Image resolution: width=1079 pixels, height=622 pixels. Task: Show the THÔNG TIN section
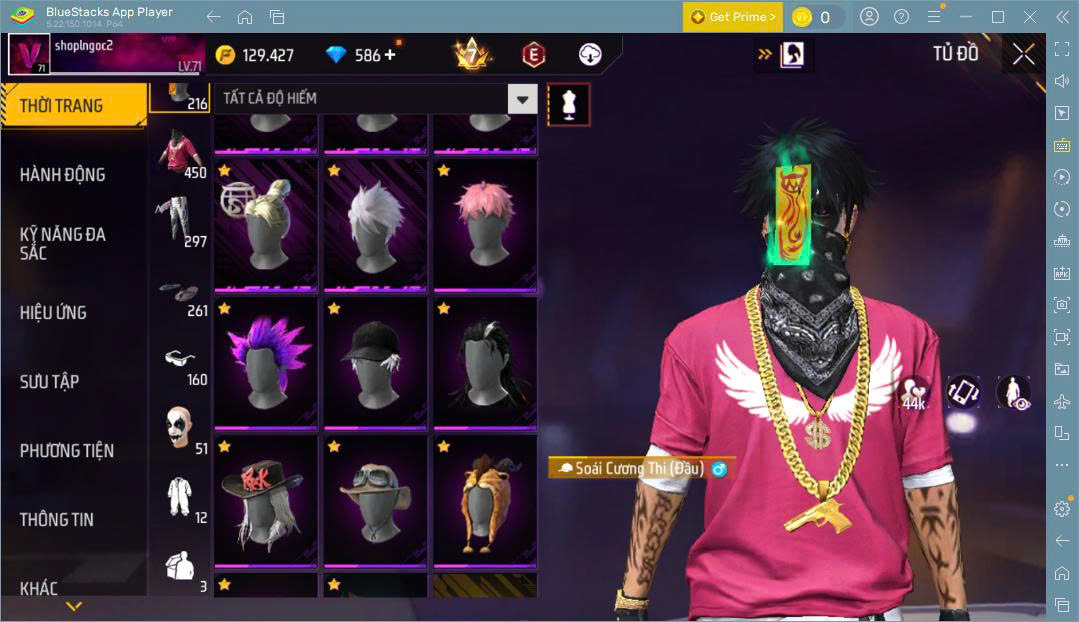click(57, 519)
